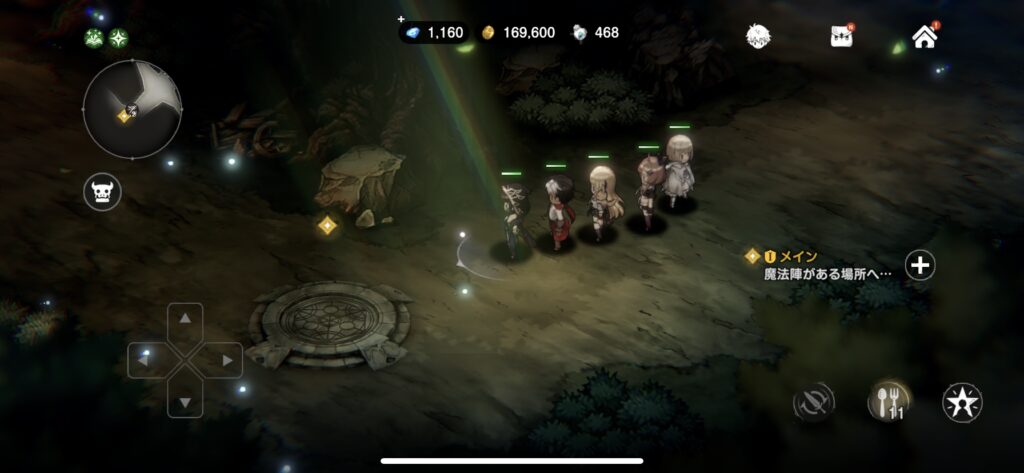Select the green book buff icon
The image size is (1024, 473).
tap(95, 39)
